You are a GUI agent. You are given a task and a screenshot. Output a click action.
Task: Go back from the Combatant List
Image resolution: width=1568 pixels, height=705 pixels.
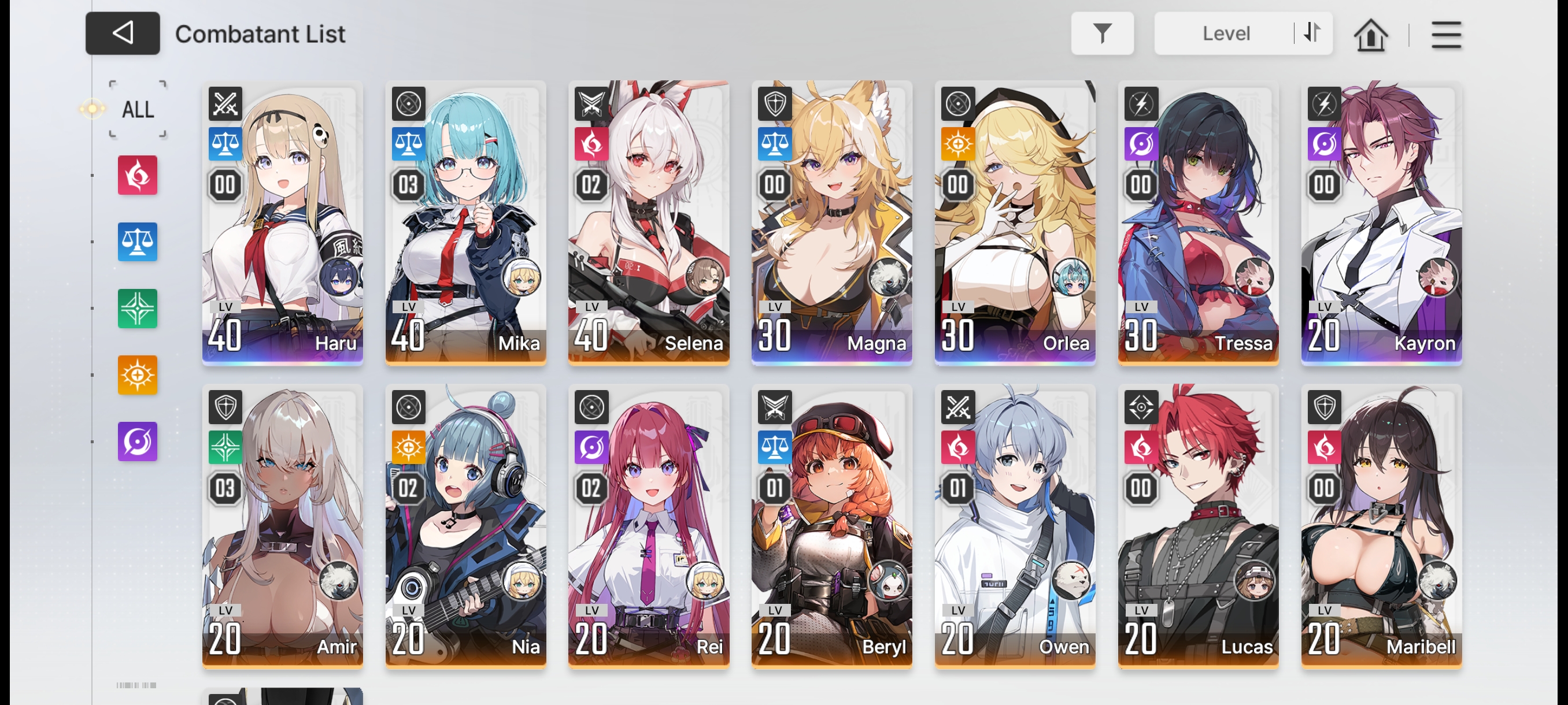tap(123, 34)
